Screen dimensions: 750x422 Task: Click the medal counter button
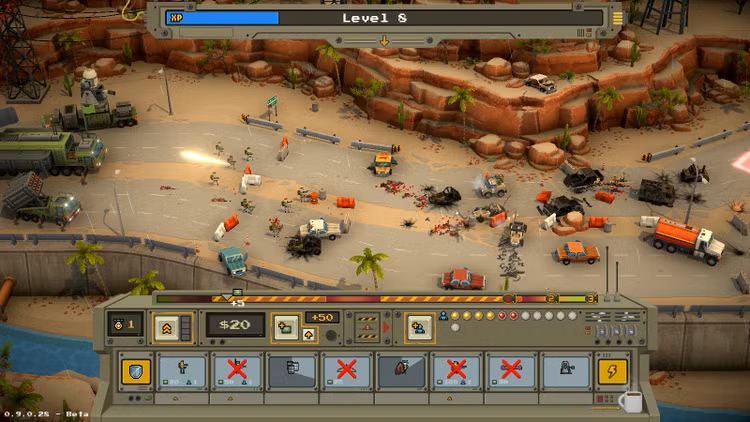125,326
